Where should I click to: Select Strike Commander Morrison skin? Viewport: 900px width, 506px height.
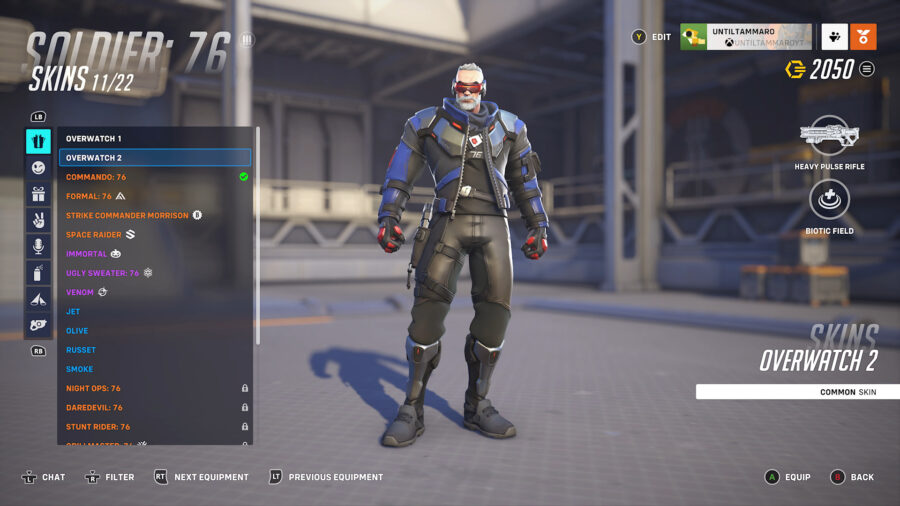[127, 215]
